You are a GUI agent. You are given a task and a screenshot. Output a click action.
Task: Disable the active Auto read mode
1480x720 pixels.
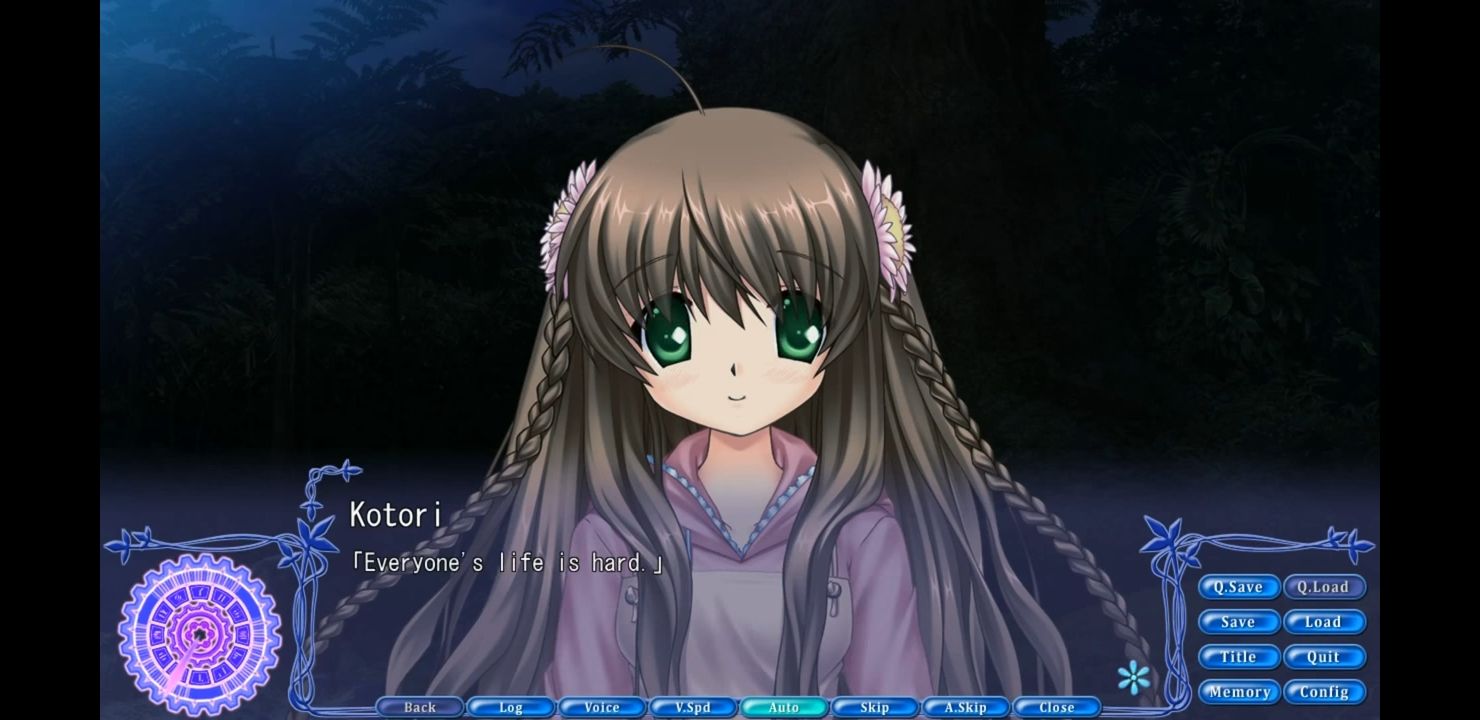783,706
